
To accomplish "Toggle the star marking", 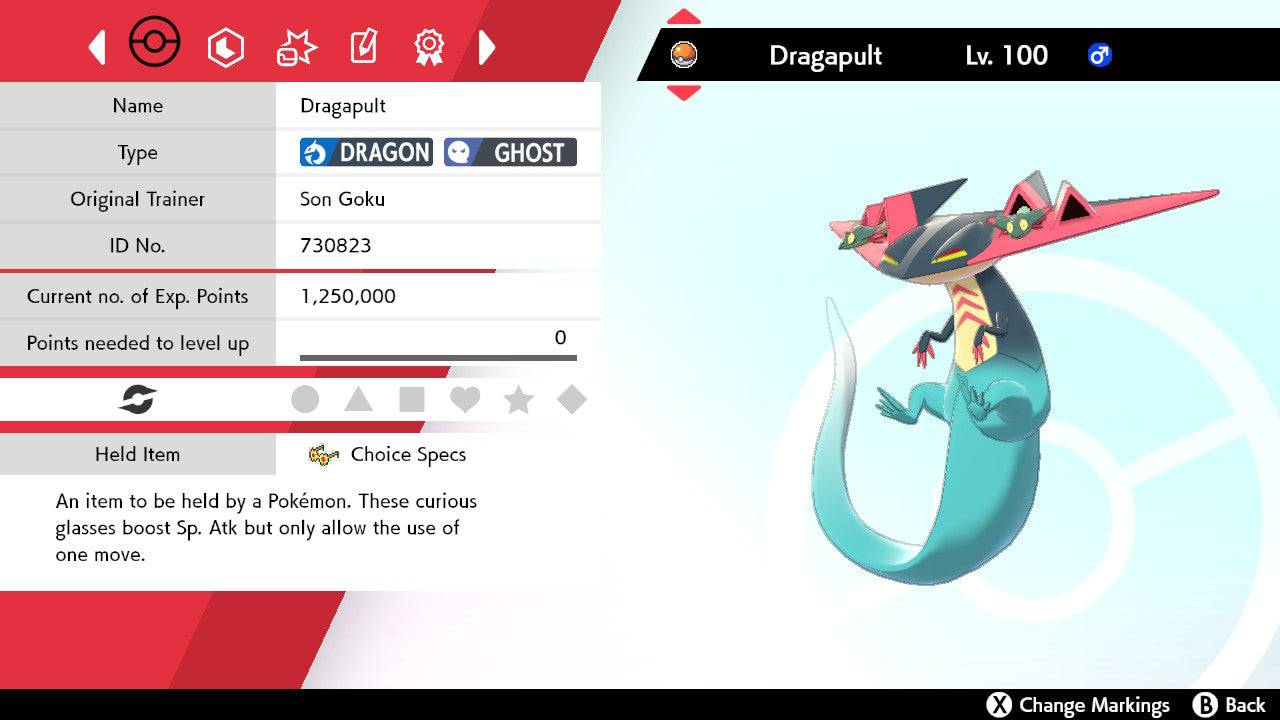I will click(x=518, y=400).
